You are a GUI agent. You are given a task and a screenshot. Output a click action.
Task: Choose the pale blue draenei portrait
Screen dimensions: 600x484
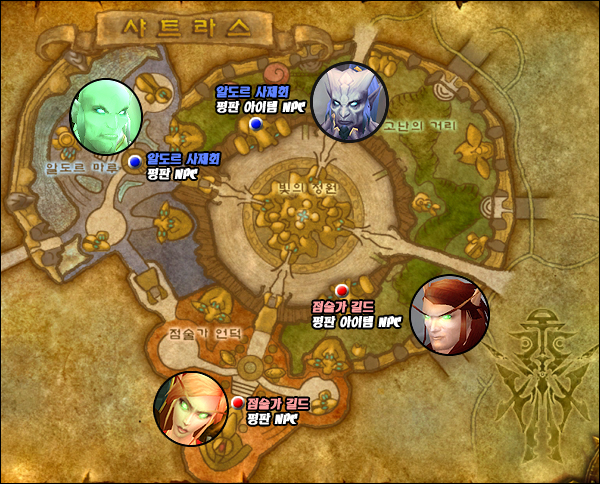(349, 99)
